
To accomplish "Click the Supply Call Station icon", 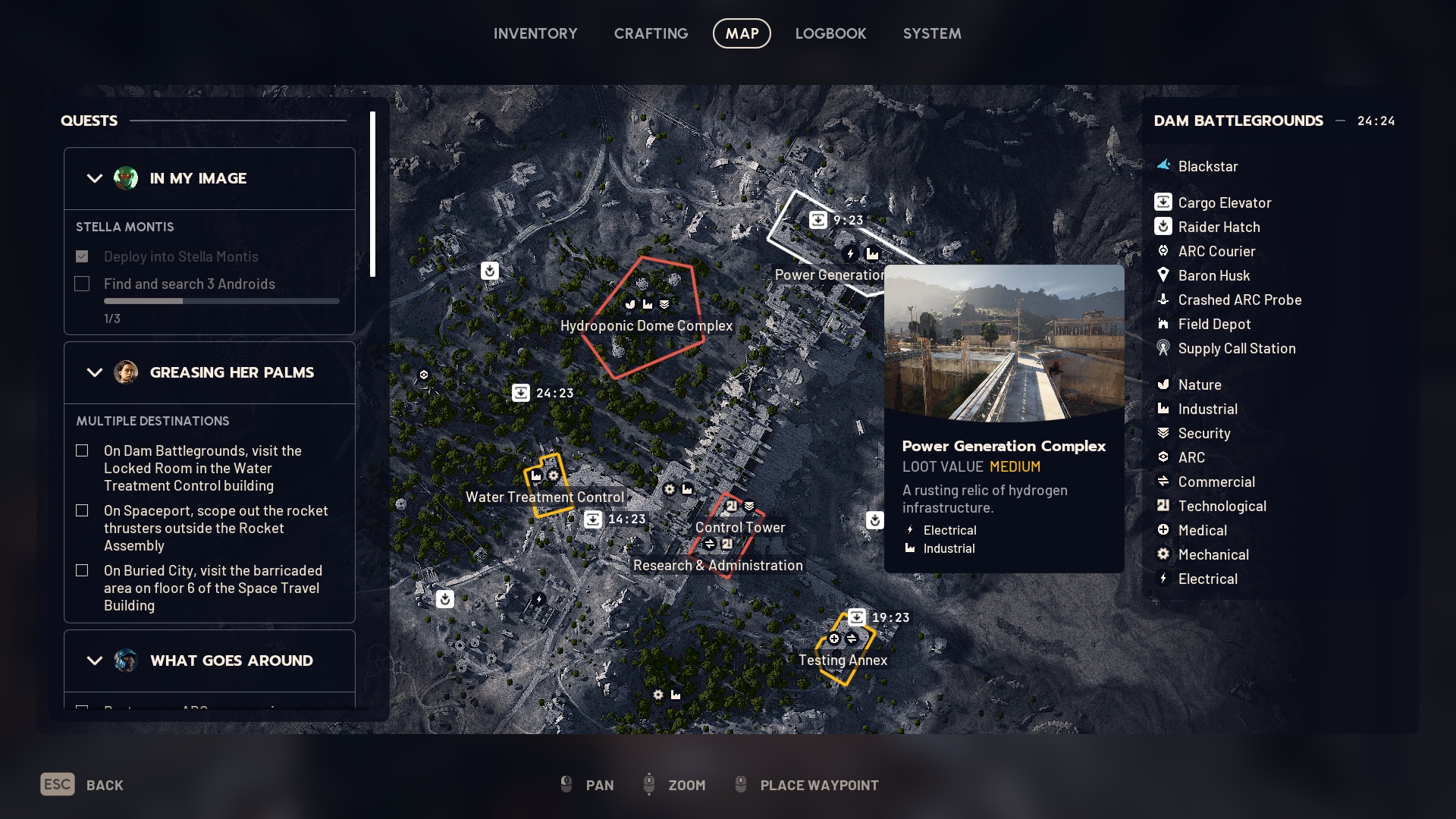I will coord(1163,348).
